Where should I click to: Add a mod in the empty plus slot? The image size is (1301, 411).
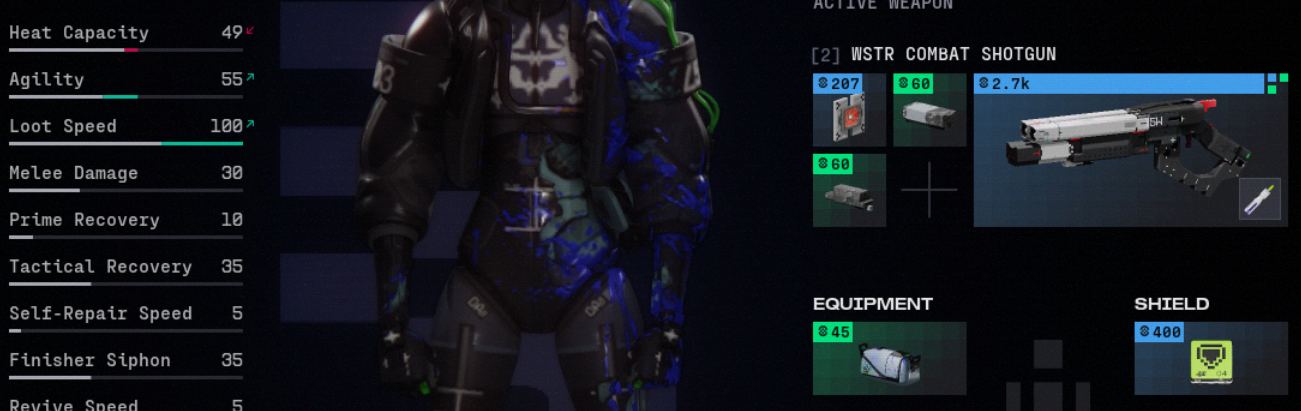click(929, 190)
